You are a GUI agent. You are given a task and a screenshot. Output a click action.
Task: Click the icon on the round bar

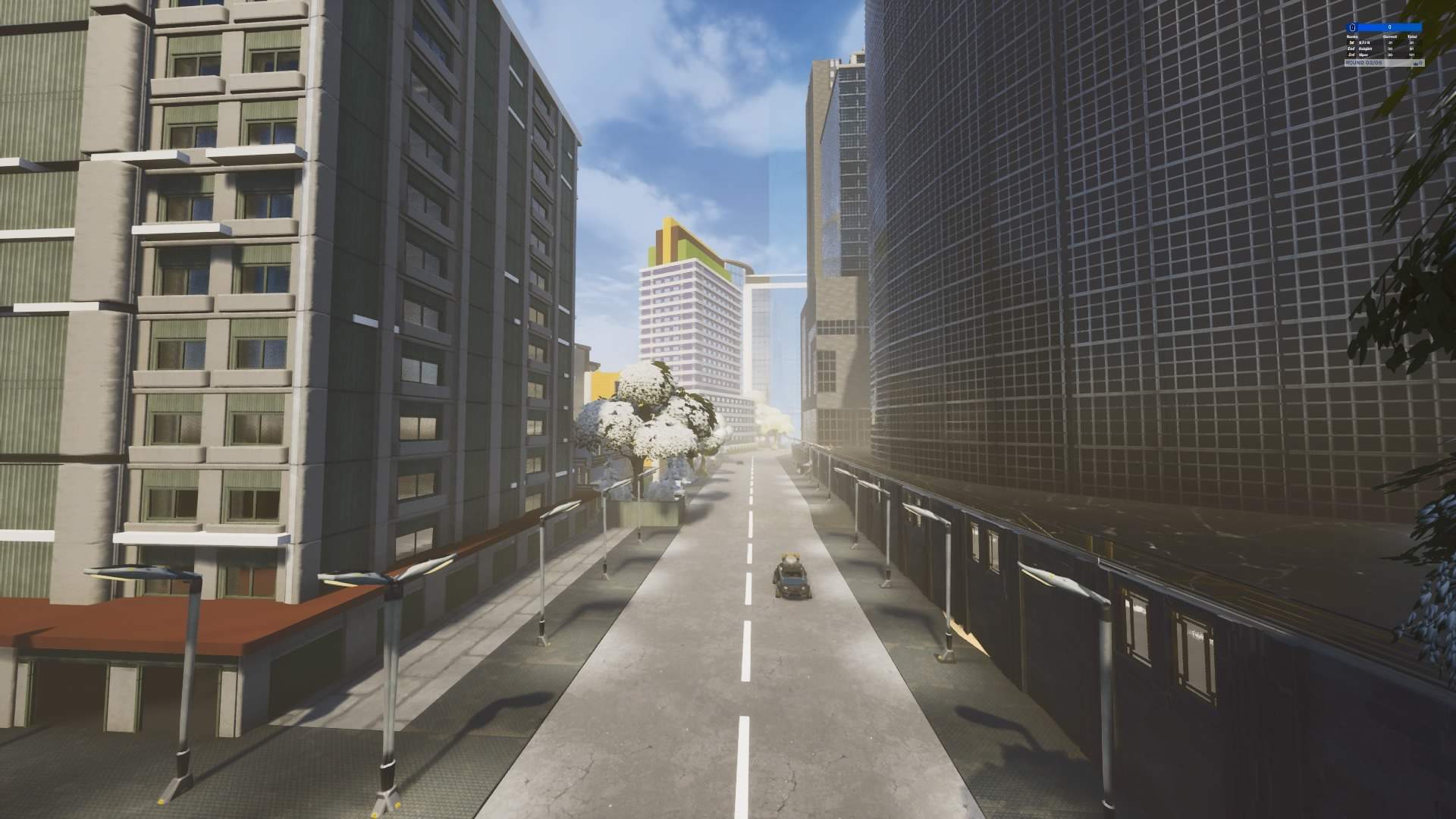(x=1417, y=62)
